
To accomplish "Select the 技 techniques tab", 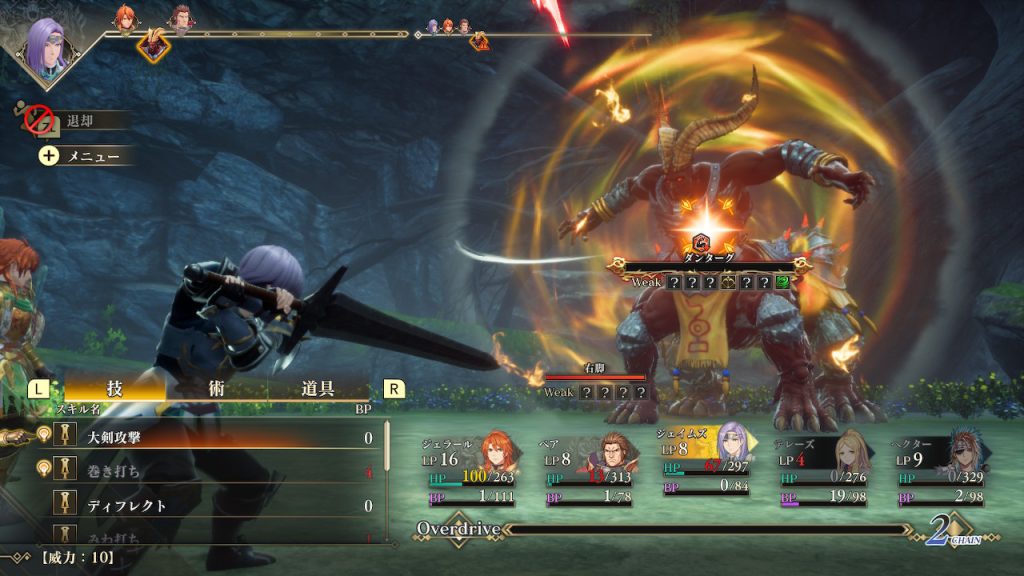I will 115,389.
